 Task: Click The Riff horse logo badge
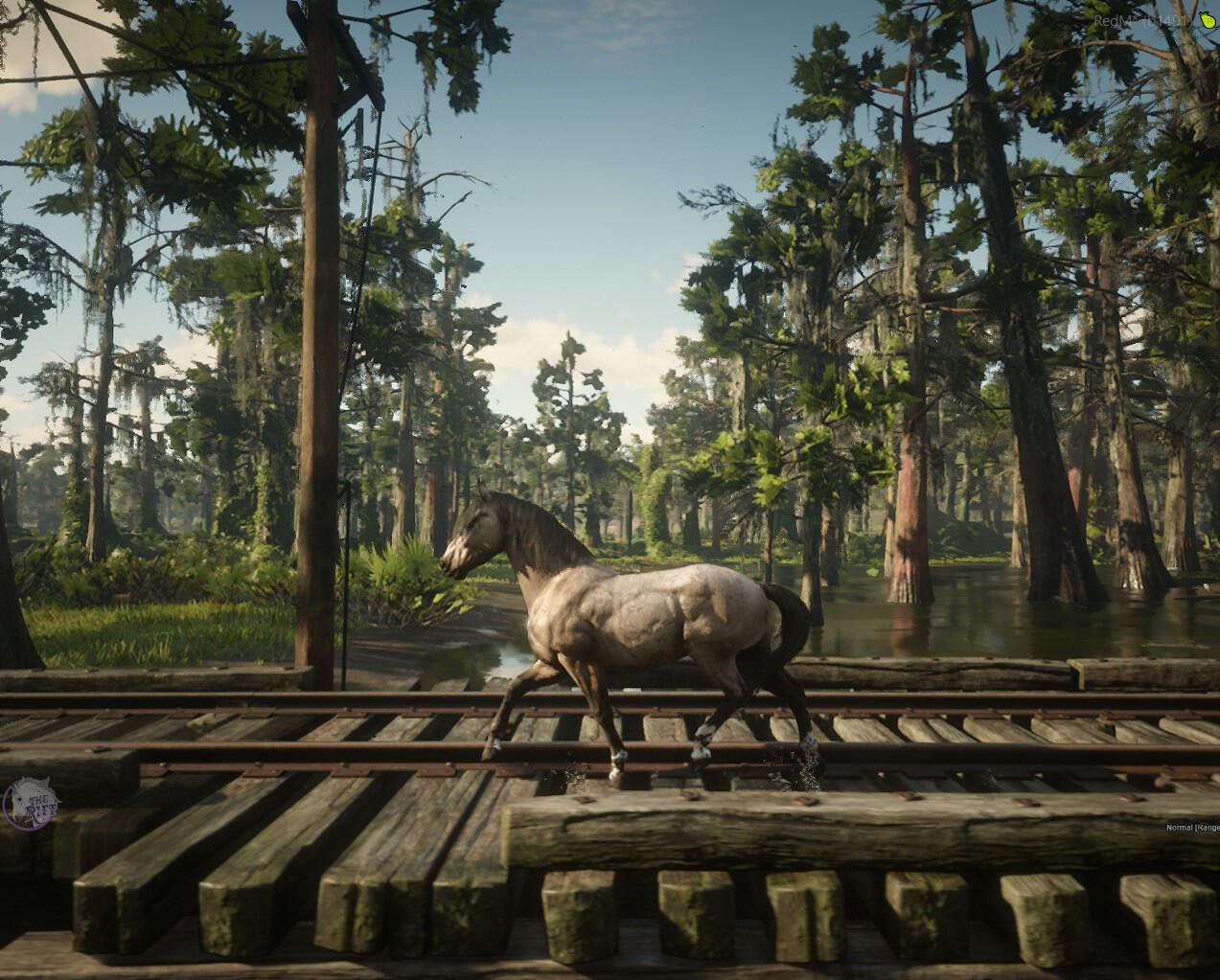click(x=32, y=801)
